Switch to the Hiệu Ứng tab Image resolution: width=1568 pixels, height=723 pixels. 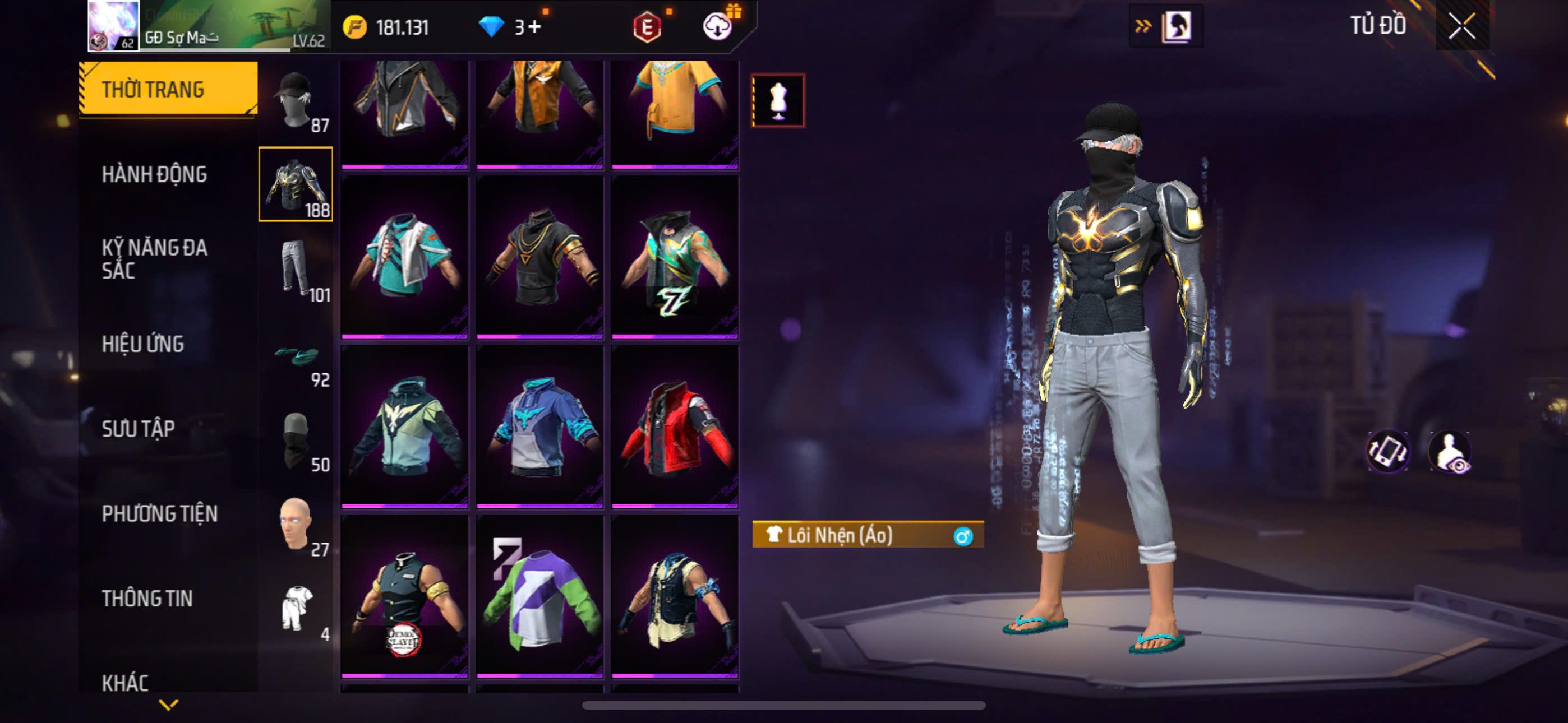tap(142, 344)
